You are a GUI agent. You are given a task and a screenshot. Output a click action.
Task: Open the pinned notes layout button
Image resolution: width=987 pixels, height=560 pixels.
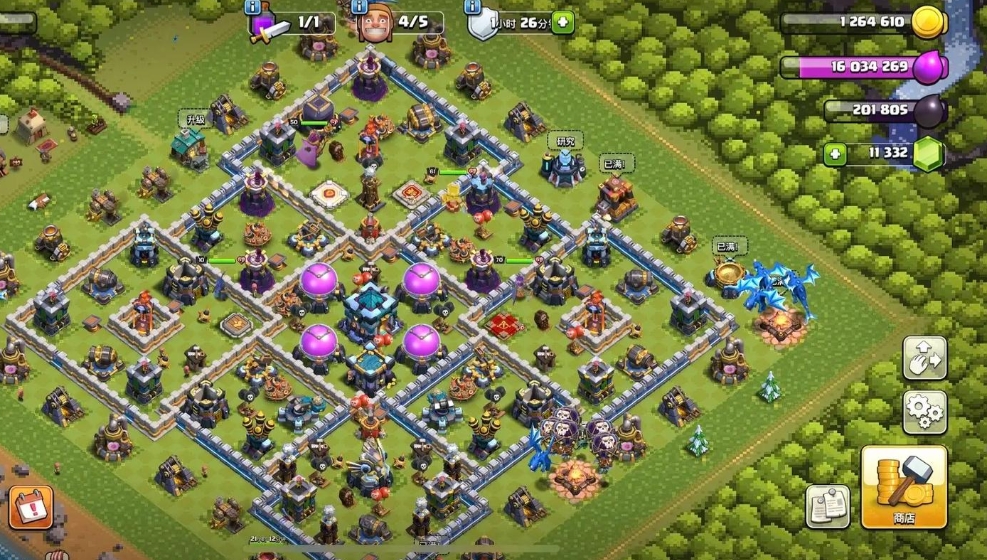click(x=828, y=506)
